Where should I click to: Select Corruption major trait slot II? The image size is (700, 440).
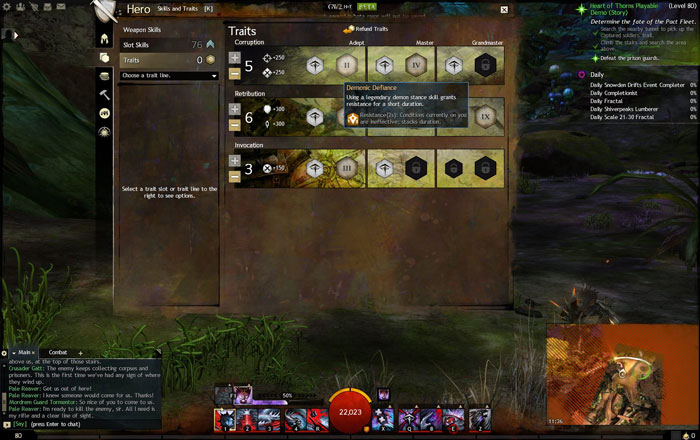[347, 66]
